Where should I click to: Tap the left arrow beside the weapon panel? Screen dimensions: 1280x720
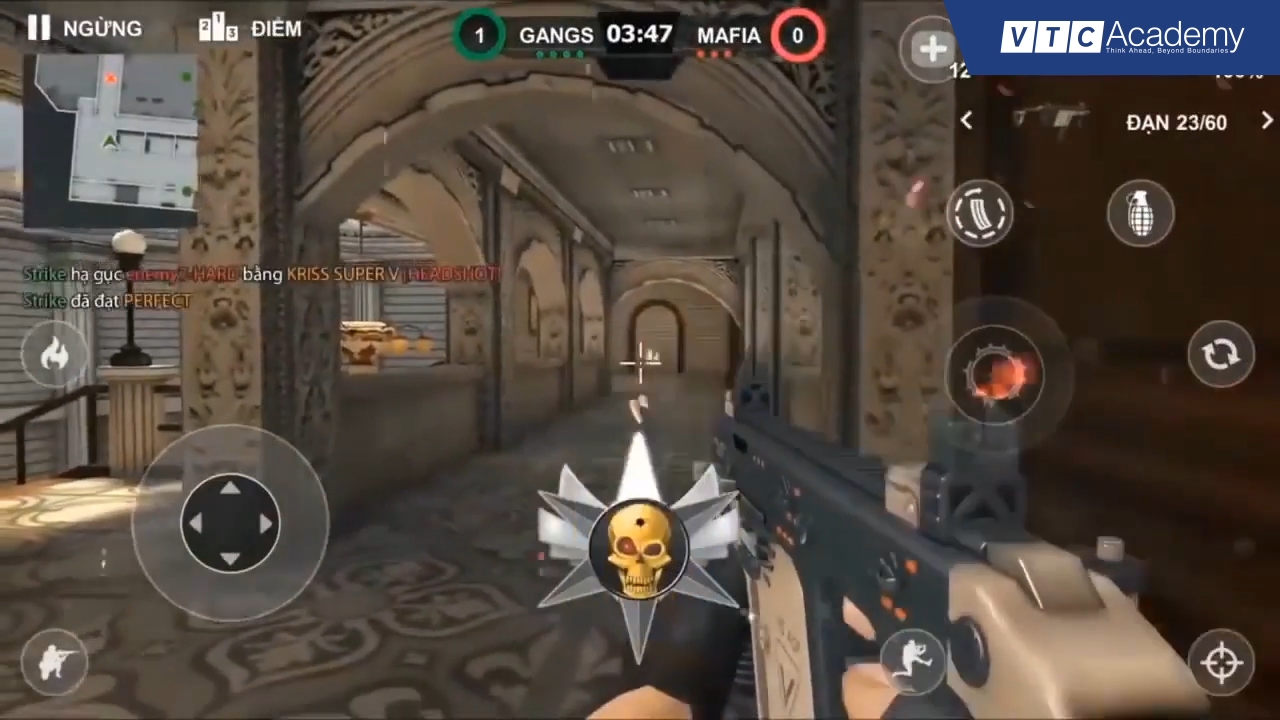tap(966, 121)
